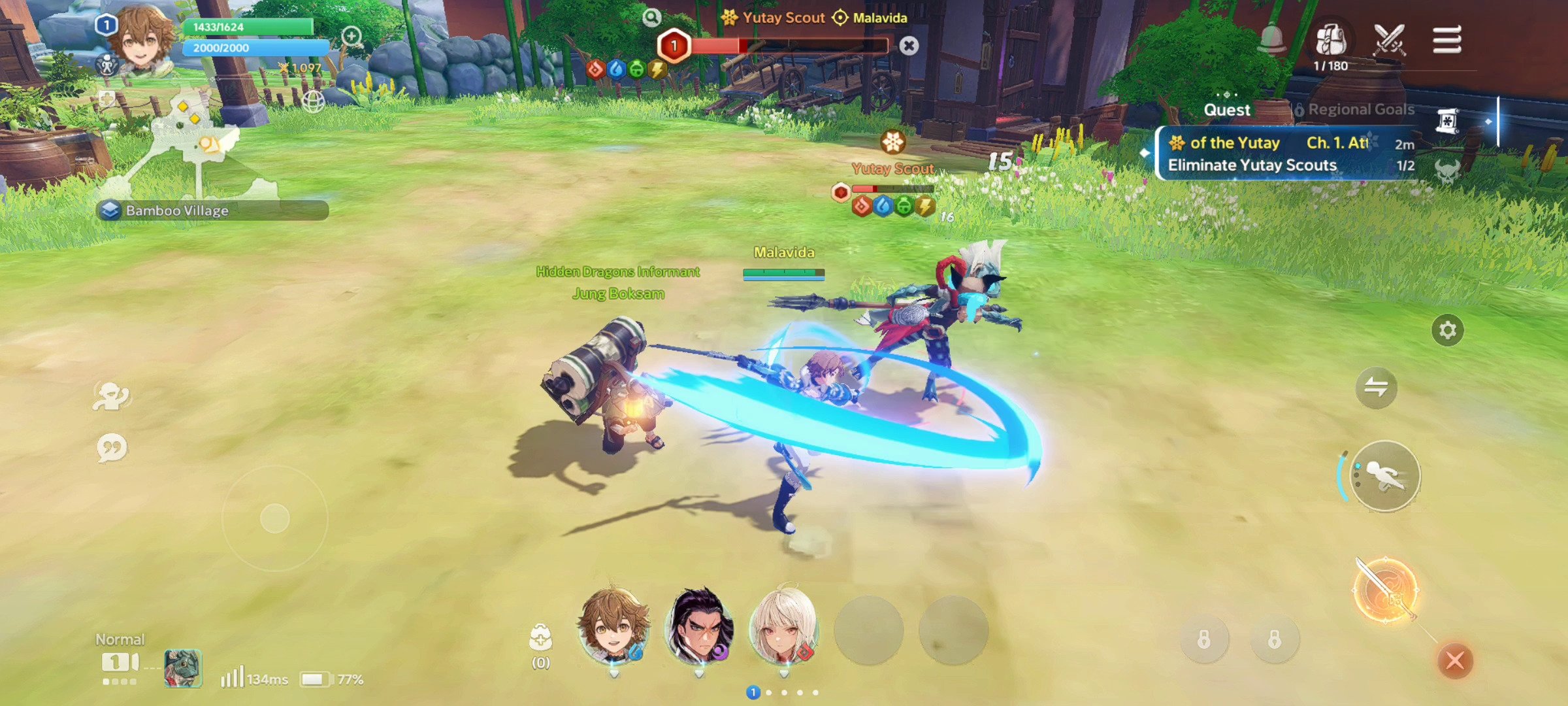The image size is (1568, 706).
Task: Use the orange sword attack skill
Action: [1385, 590]
